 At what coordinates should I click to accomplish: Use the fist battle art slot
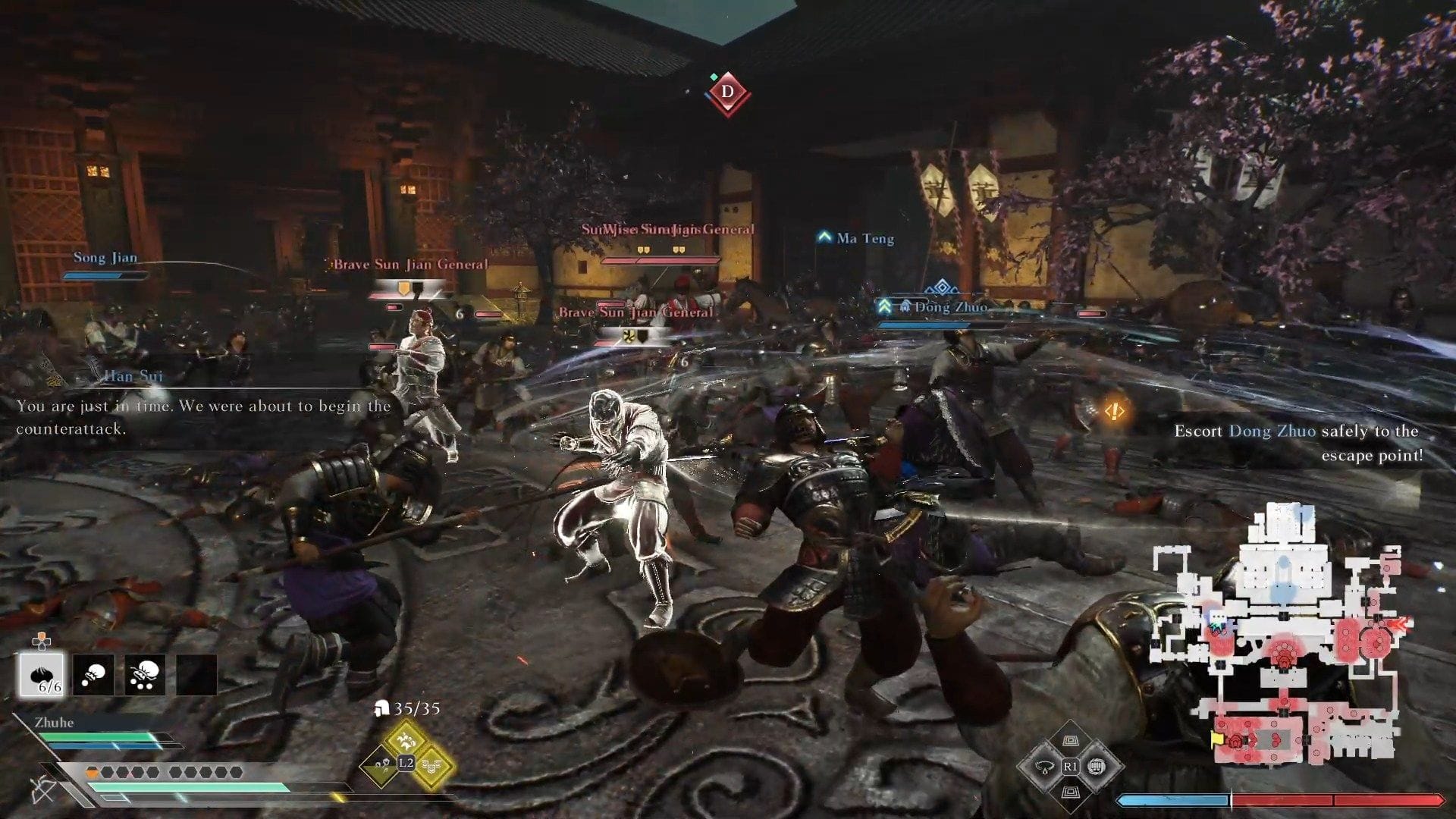[x=1096, y=767]
